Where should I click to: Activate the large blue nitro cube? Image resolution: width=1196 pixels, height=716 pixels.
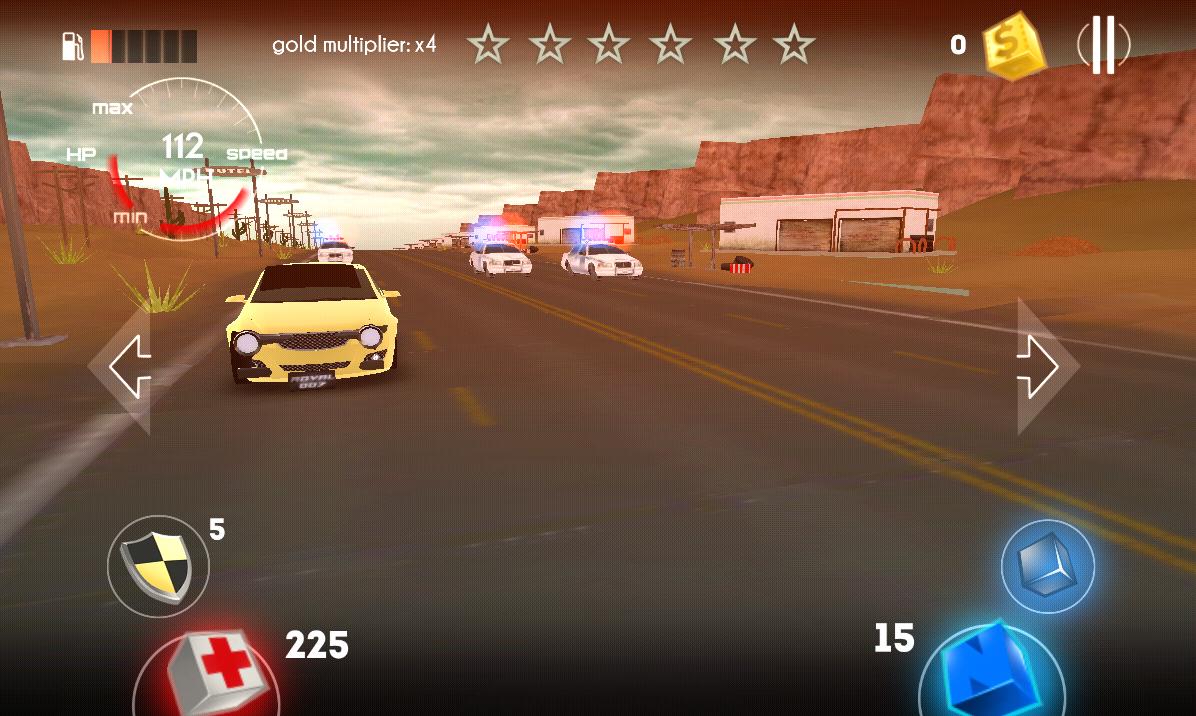(990, 672)
